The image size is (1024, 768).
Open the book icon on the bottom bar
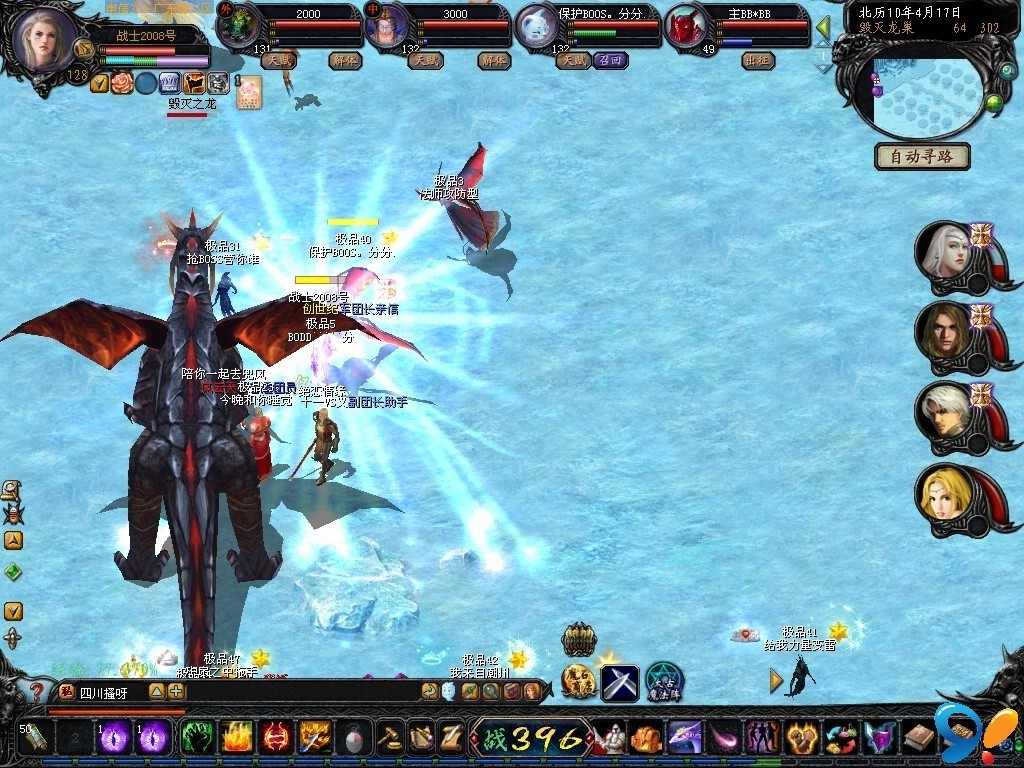pos(918,739)
